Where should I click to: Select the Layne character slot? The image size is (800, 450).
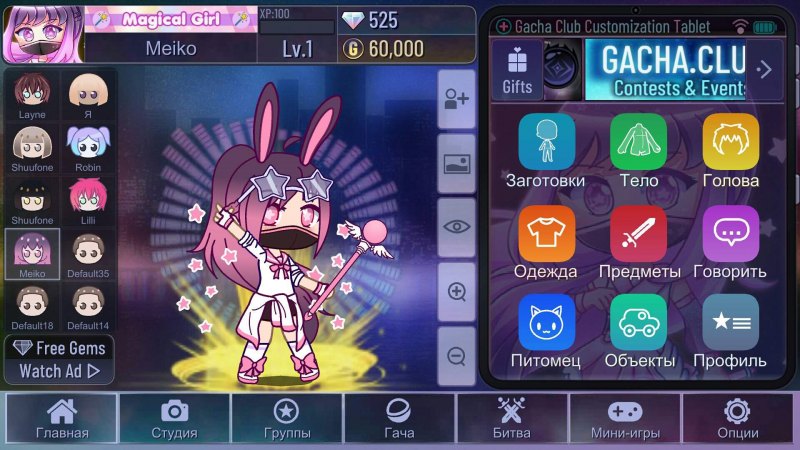[x=33, y=95]
